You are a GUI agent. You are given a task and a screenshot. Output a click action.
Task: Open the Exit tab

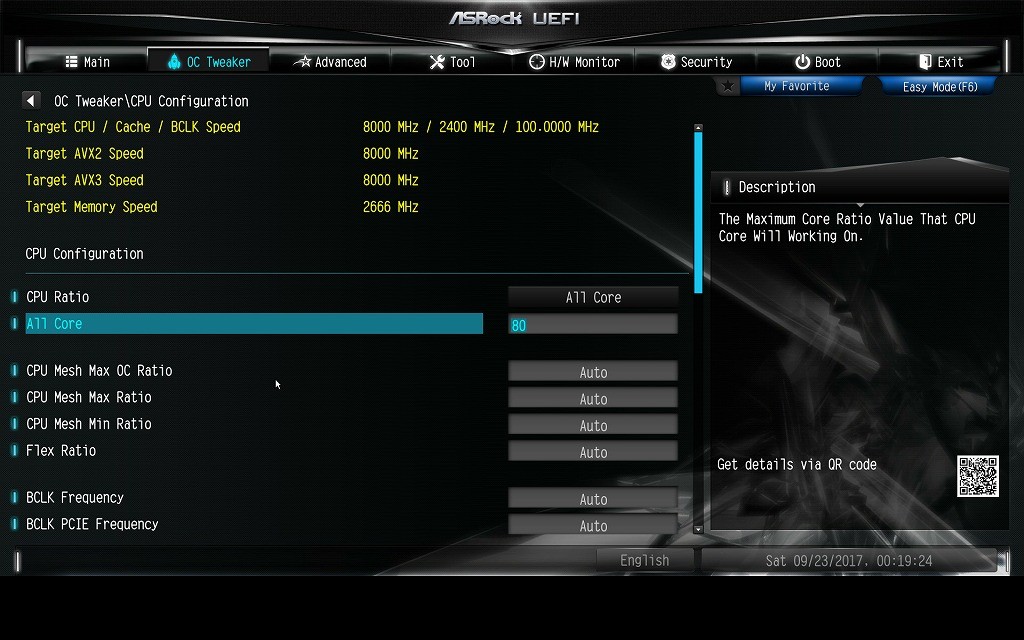(x=940, y=62)
